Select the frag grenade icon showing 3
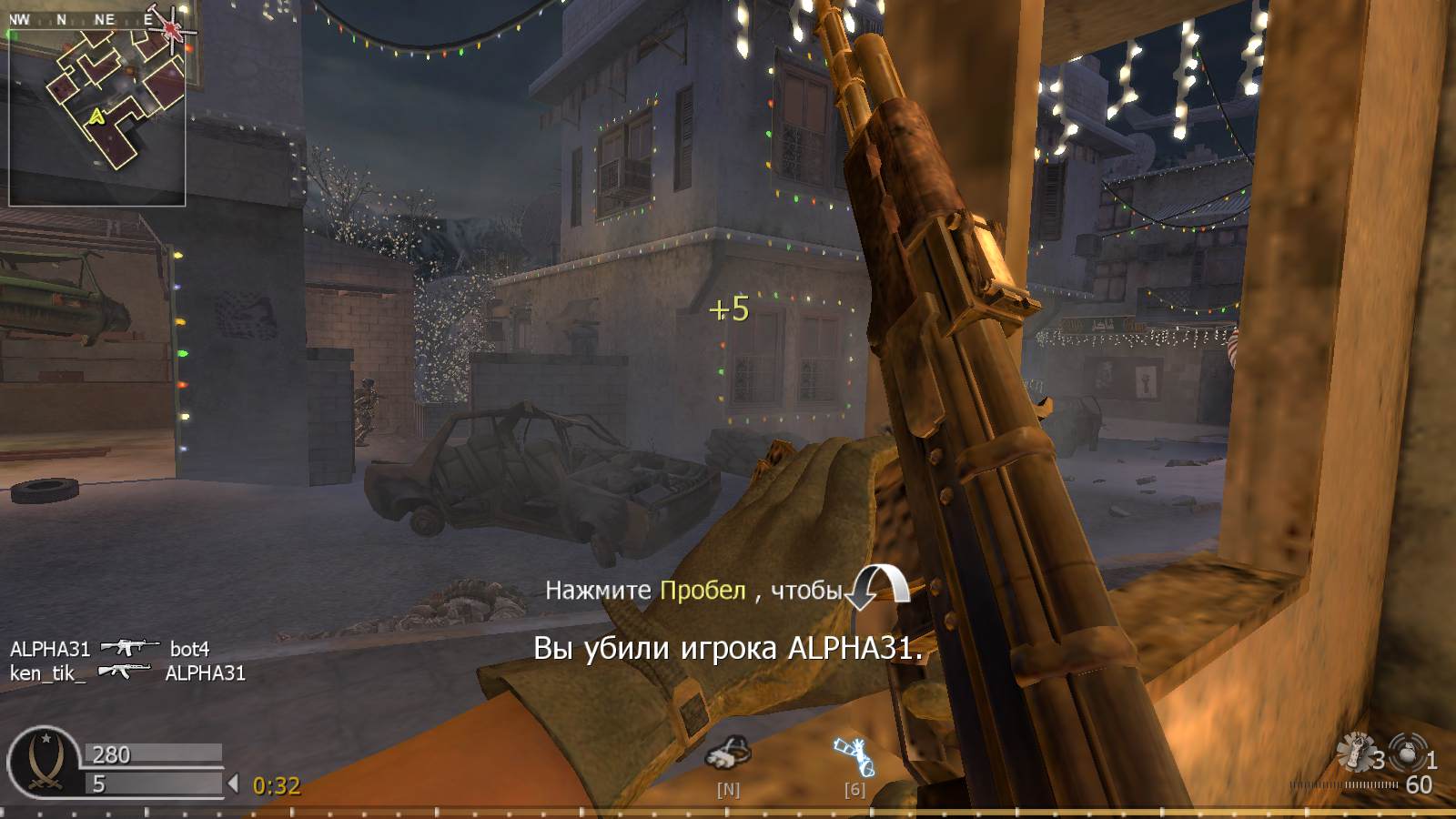This screenshot has height=819, width=1456. [x=1359, y=750]
